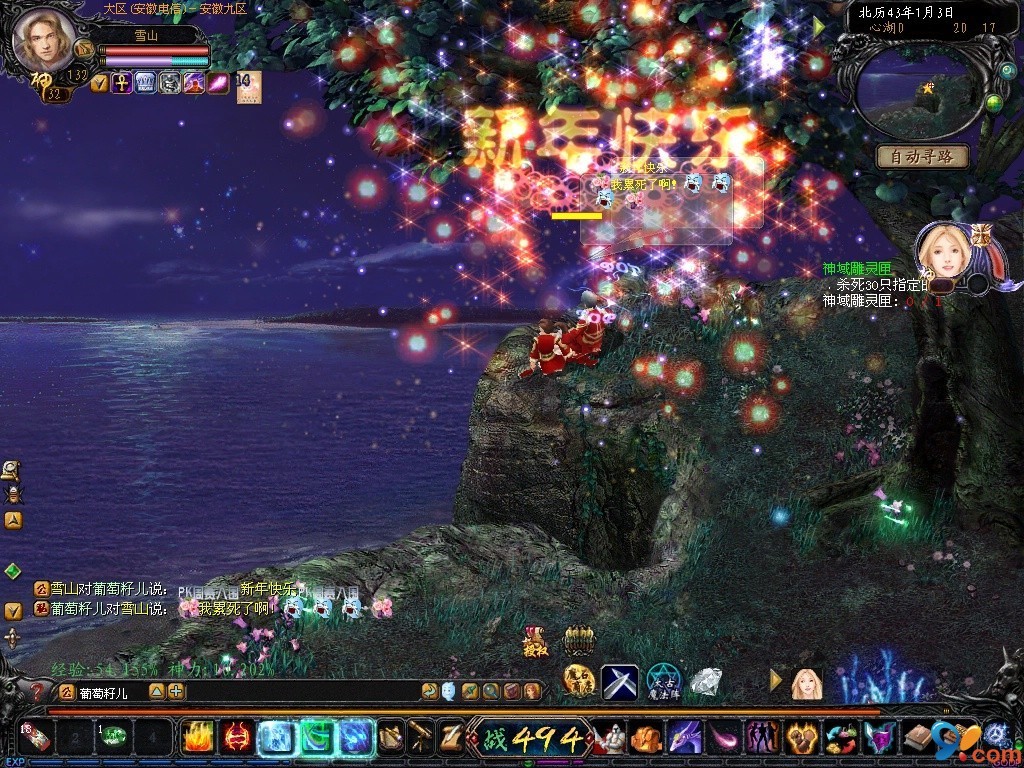Click the pink feather buff icon
The height and width of the screenshot is (768, 1024).
click(x=219, y=83)
